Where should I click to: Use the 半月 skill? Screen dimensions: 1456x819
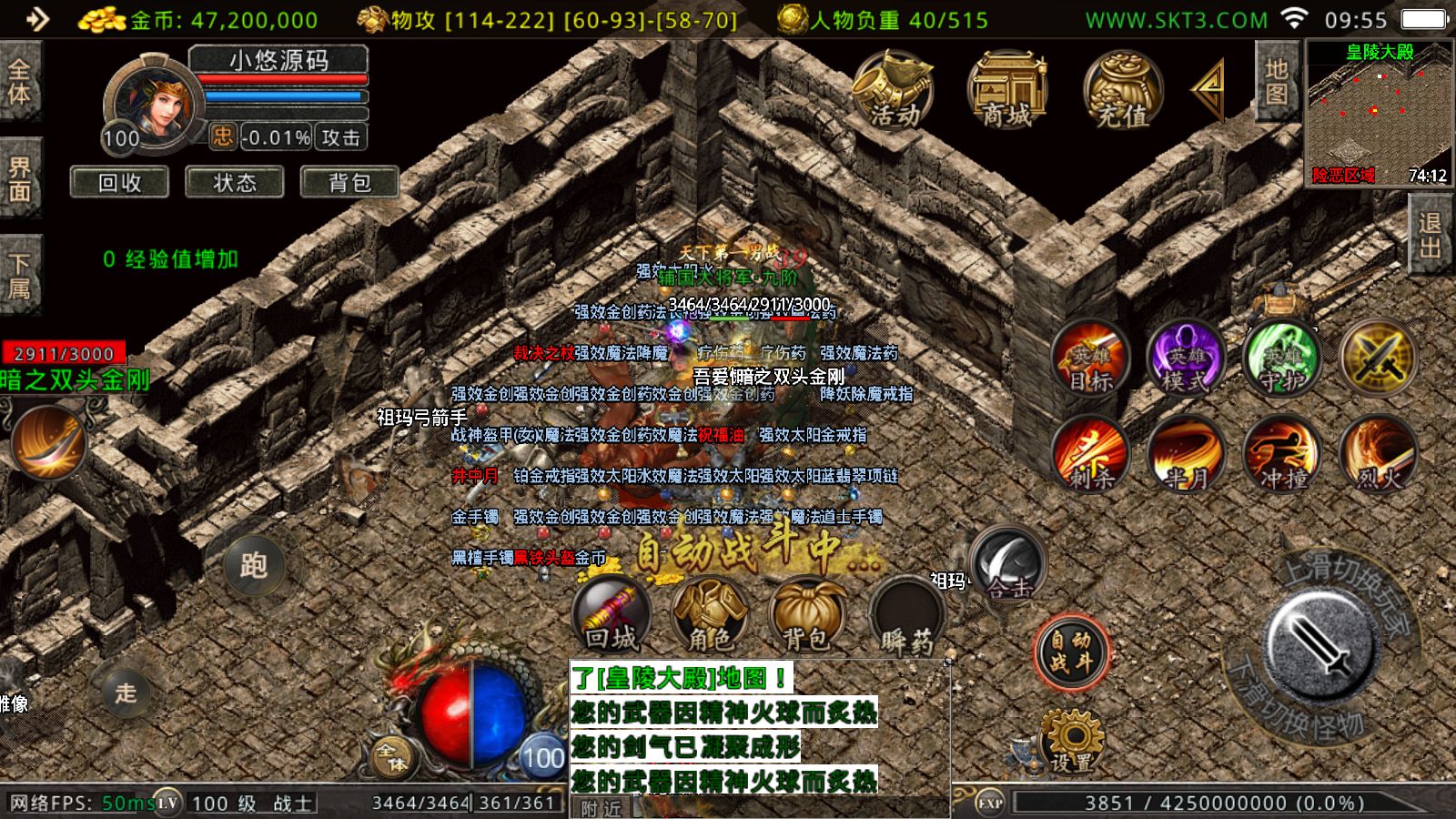1187,455
